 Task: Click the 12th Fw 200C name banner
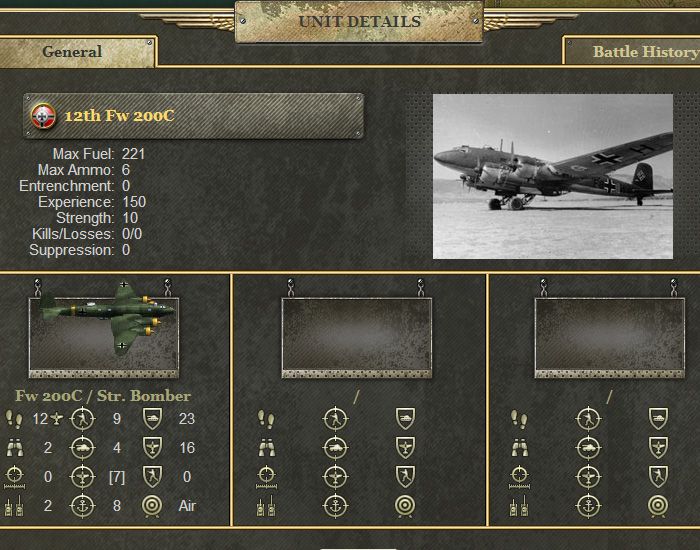pos(193,116)
